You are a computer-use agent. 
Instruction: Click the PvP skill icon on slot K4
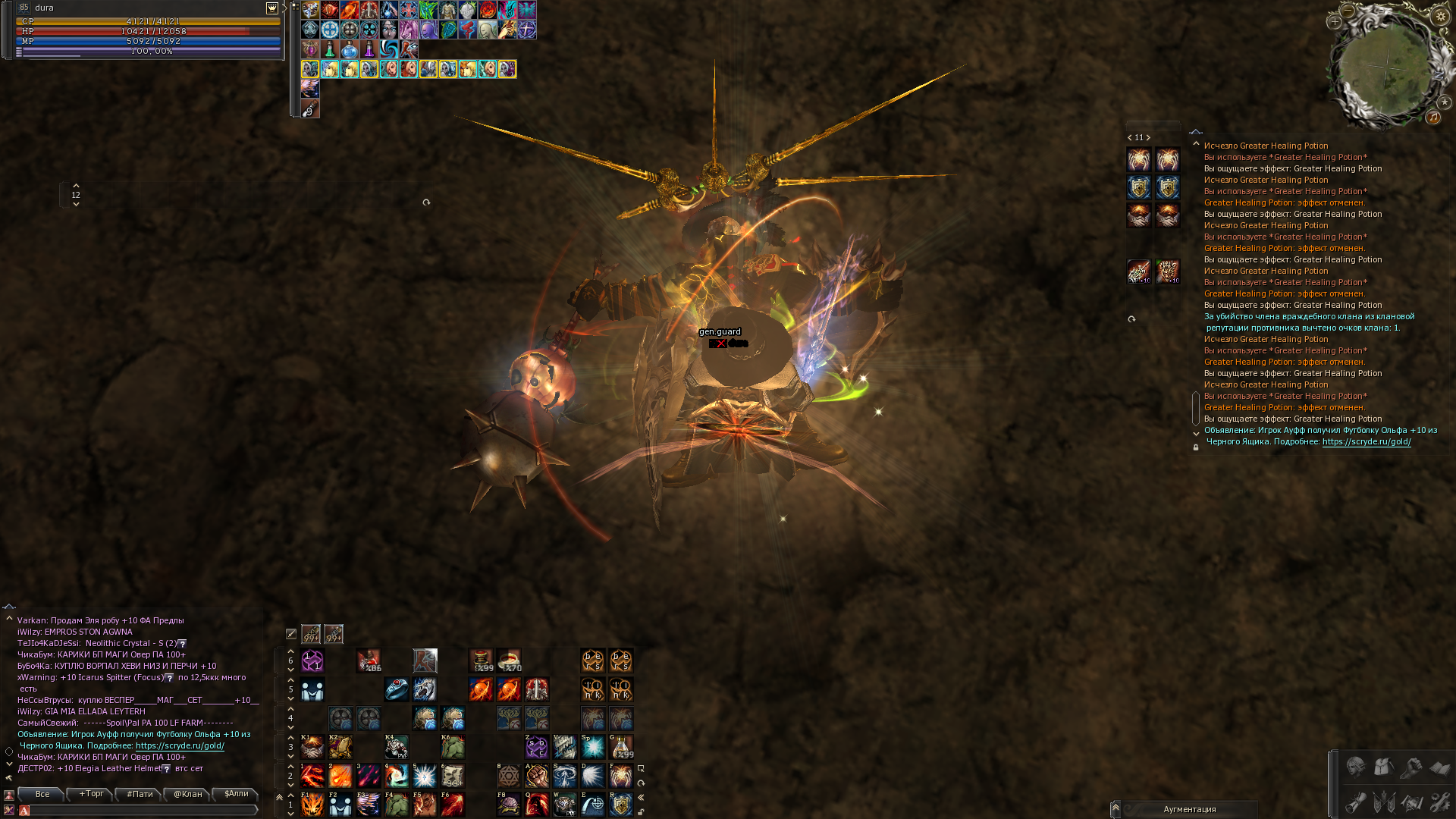point(397,748)
